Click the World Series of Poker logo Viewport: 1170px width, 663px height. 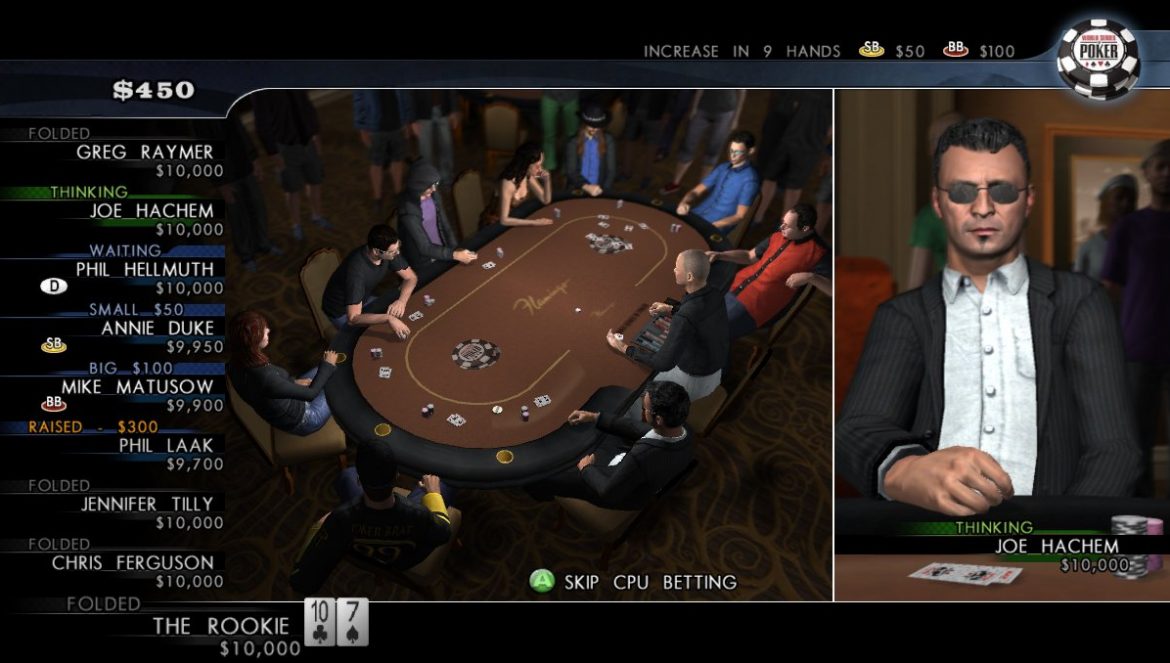pyautogui.click(x=1098, y=57)
